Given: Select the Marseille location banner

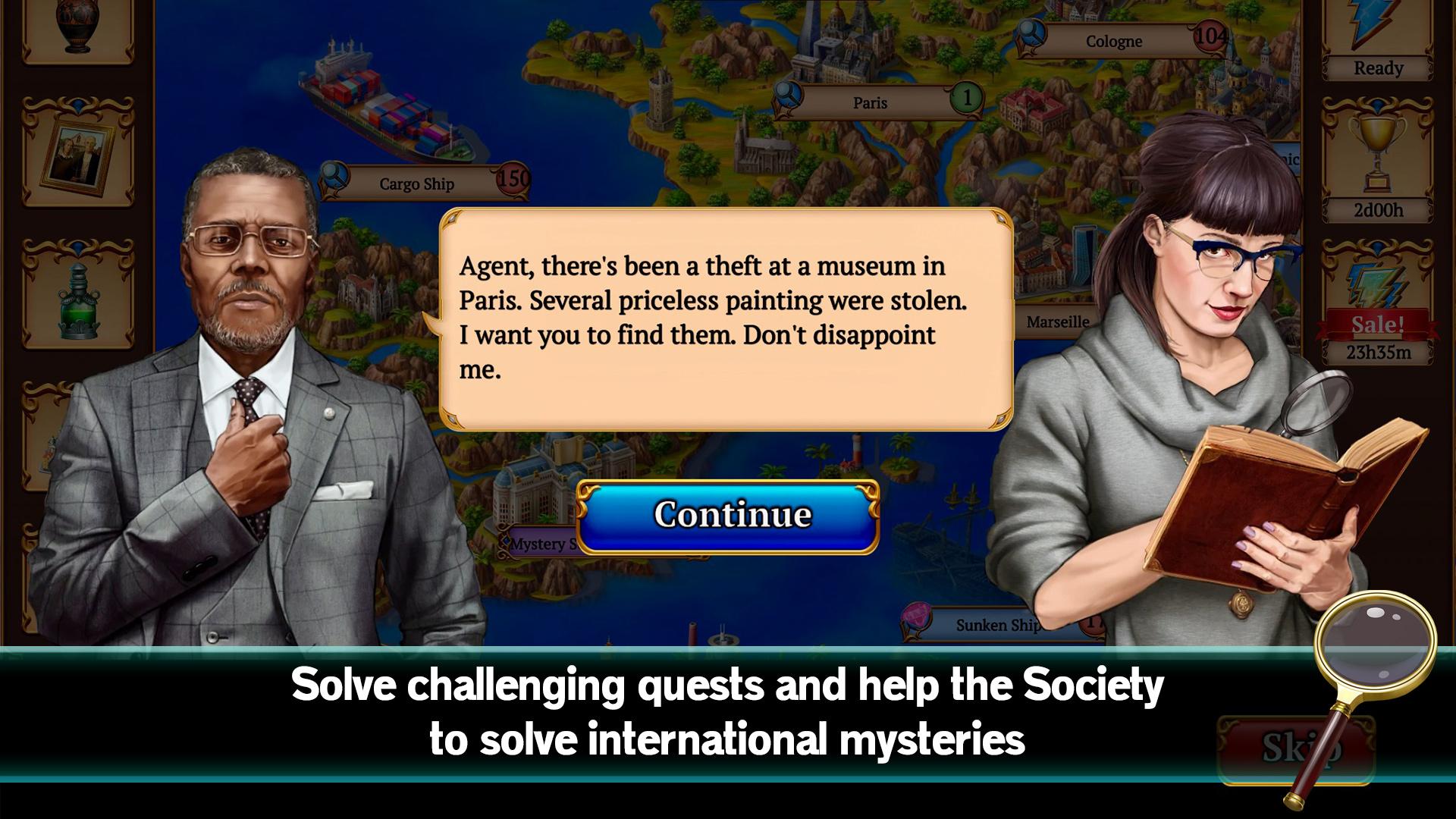Looking at the screenshot, I should point(1058,322).
